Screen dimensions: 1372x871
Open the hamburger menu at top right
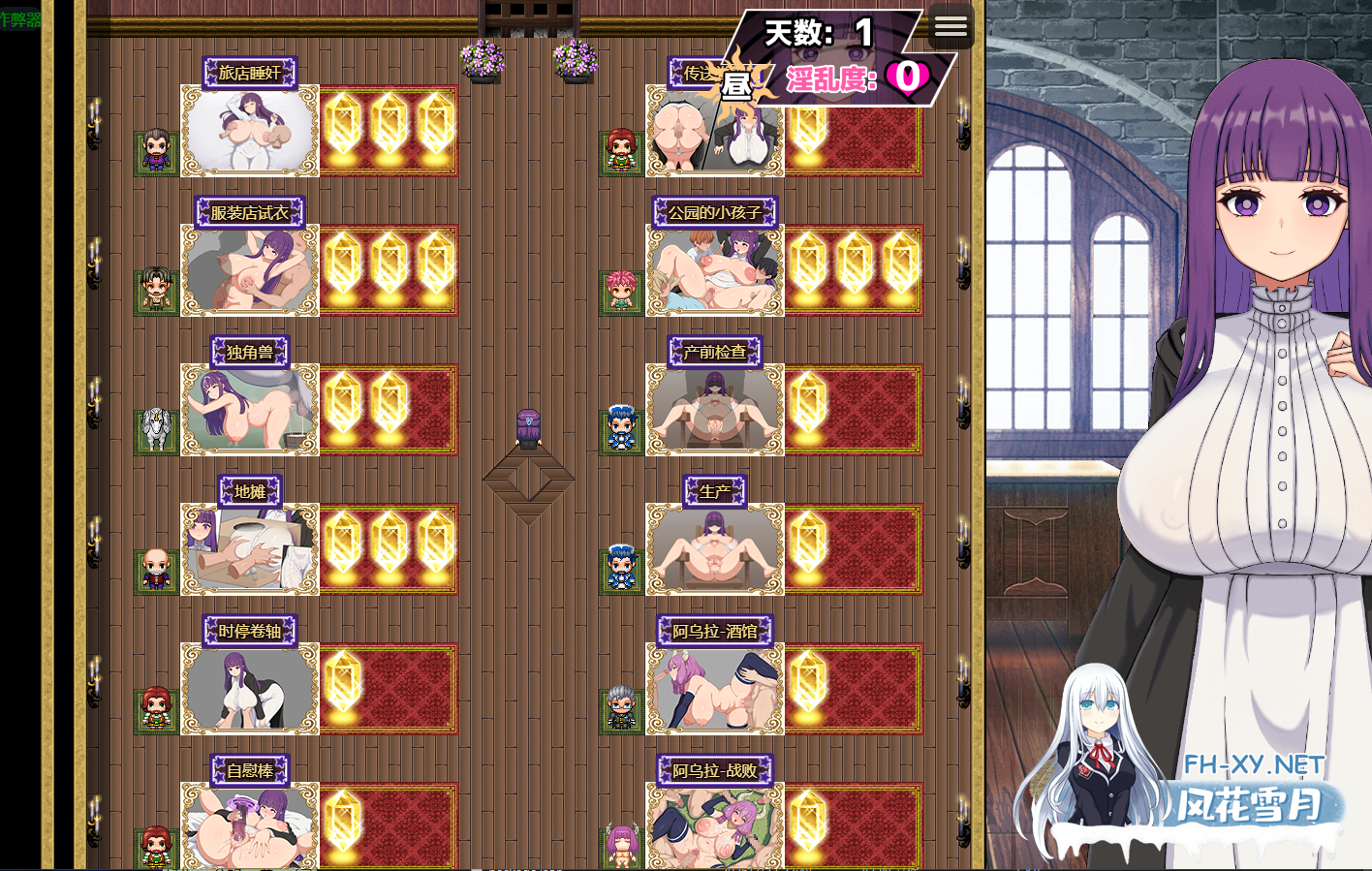(x=951, y=26)
